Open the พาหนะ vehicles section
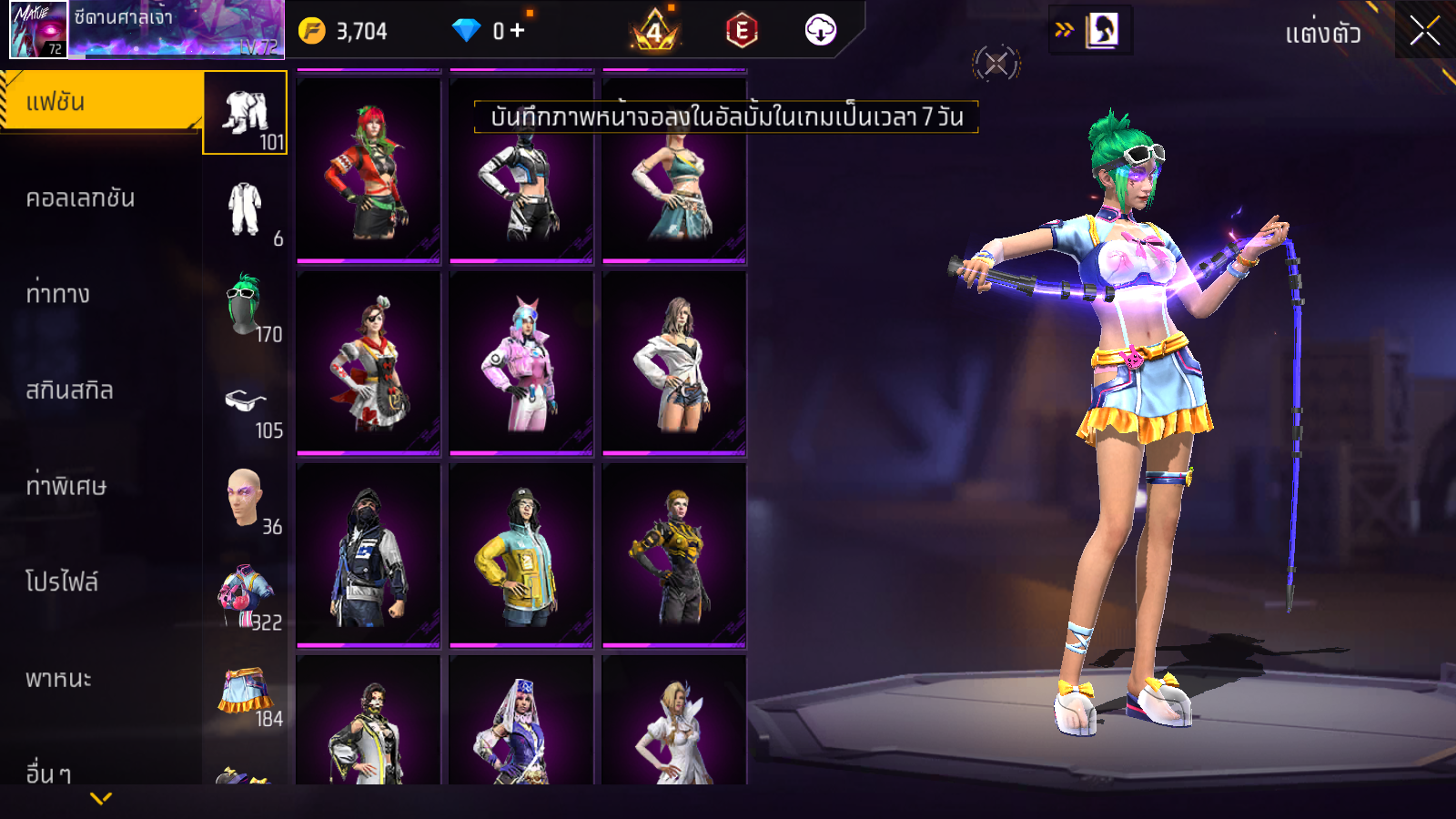The image size is (1456, 819). [58, 679]
